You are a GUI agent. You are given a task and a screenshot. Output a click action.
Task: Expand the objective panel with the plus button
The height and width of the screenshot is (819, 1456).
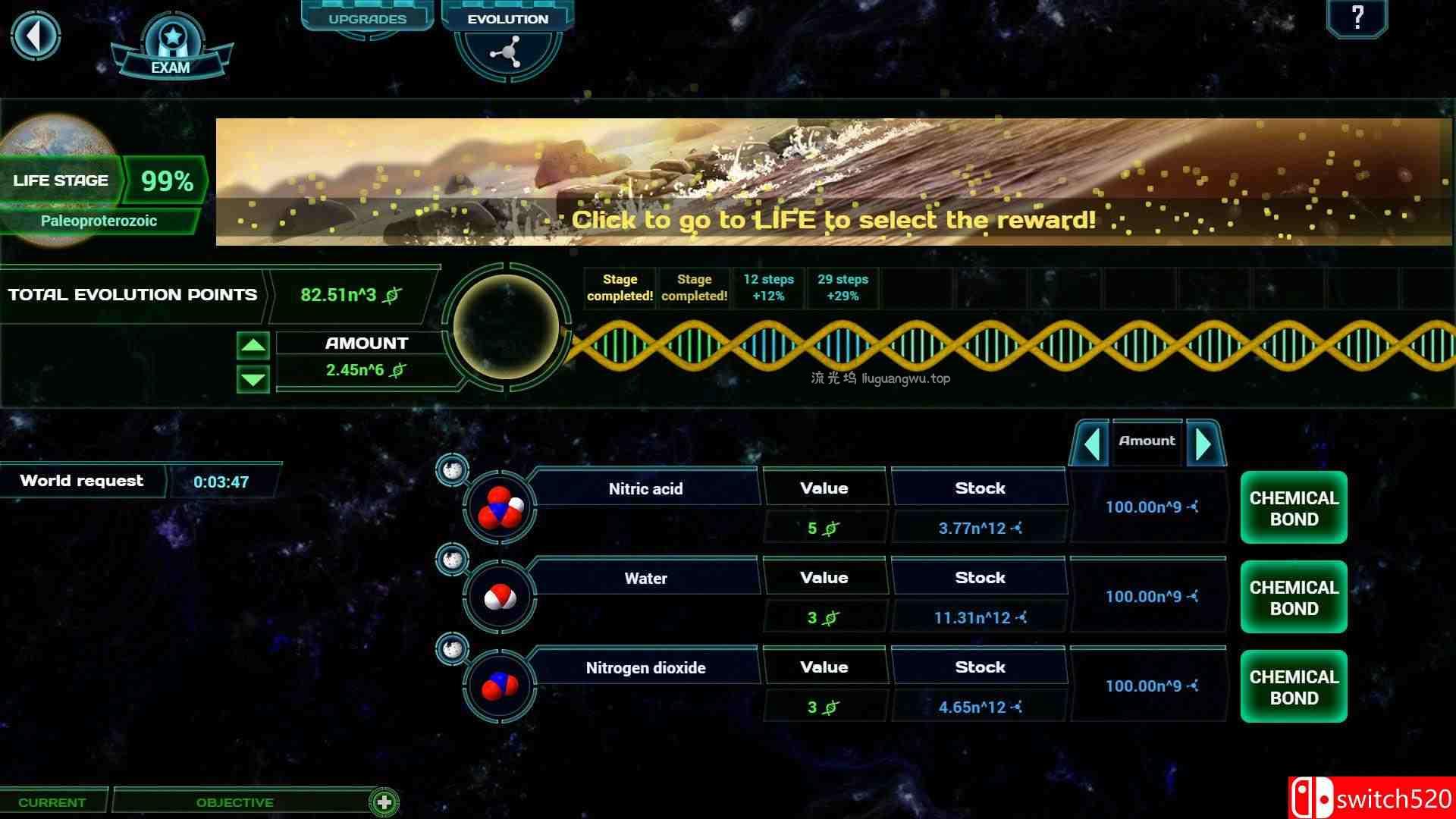[x=384, y=802]
